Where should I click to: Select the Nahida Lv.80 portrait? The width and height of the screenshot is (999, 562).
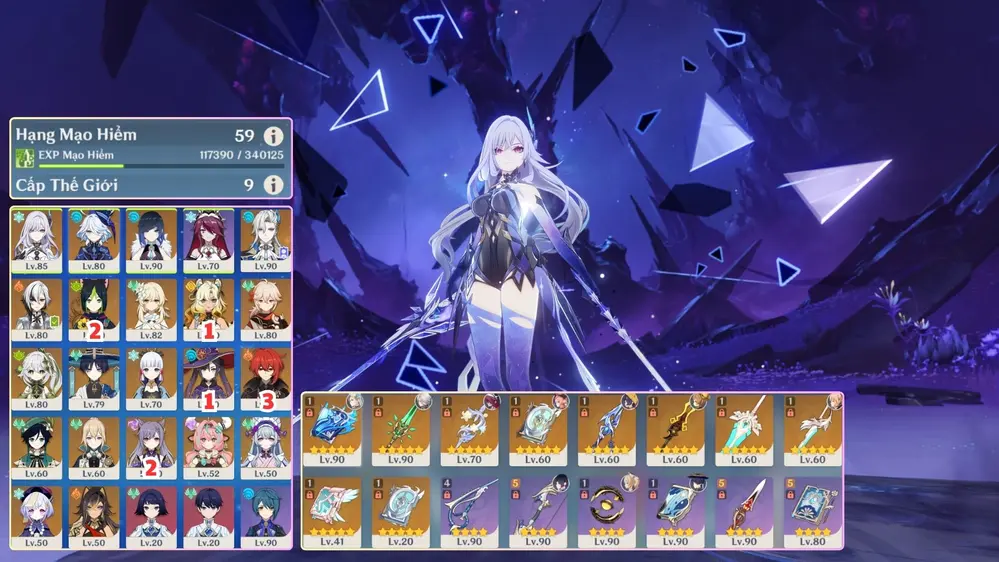click(x=37, y=378)
